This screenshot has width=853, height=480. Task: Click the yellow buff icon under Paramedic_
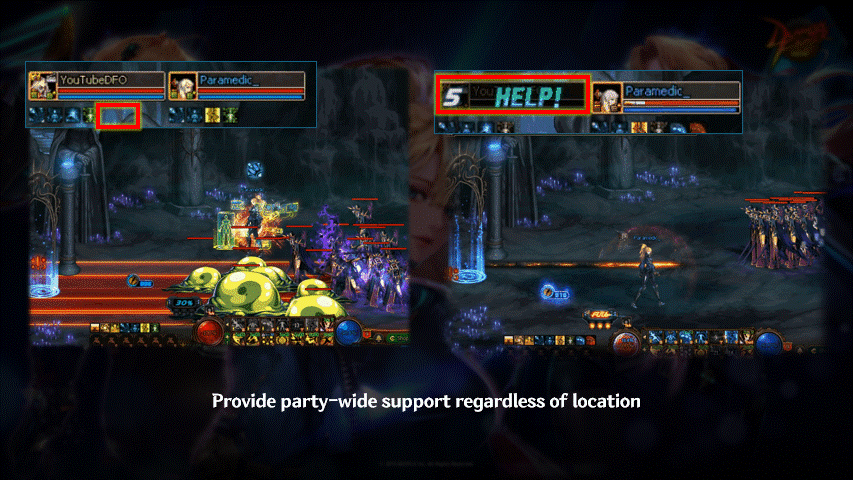click(x=212, y=115)
